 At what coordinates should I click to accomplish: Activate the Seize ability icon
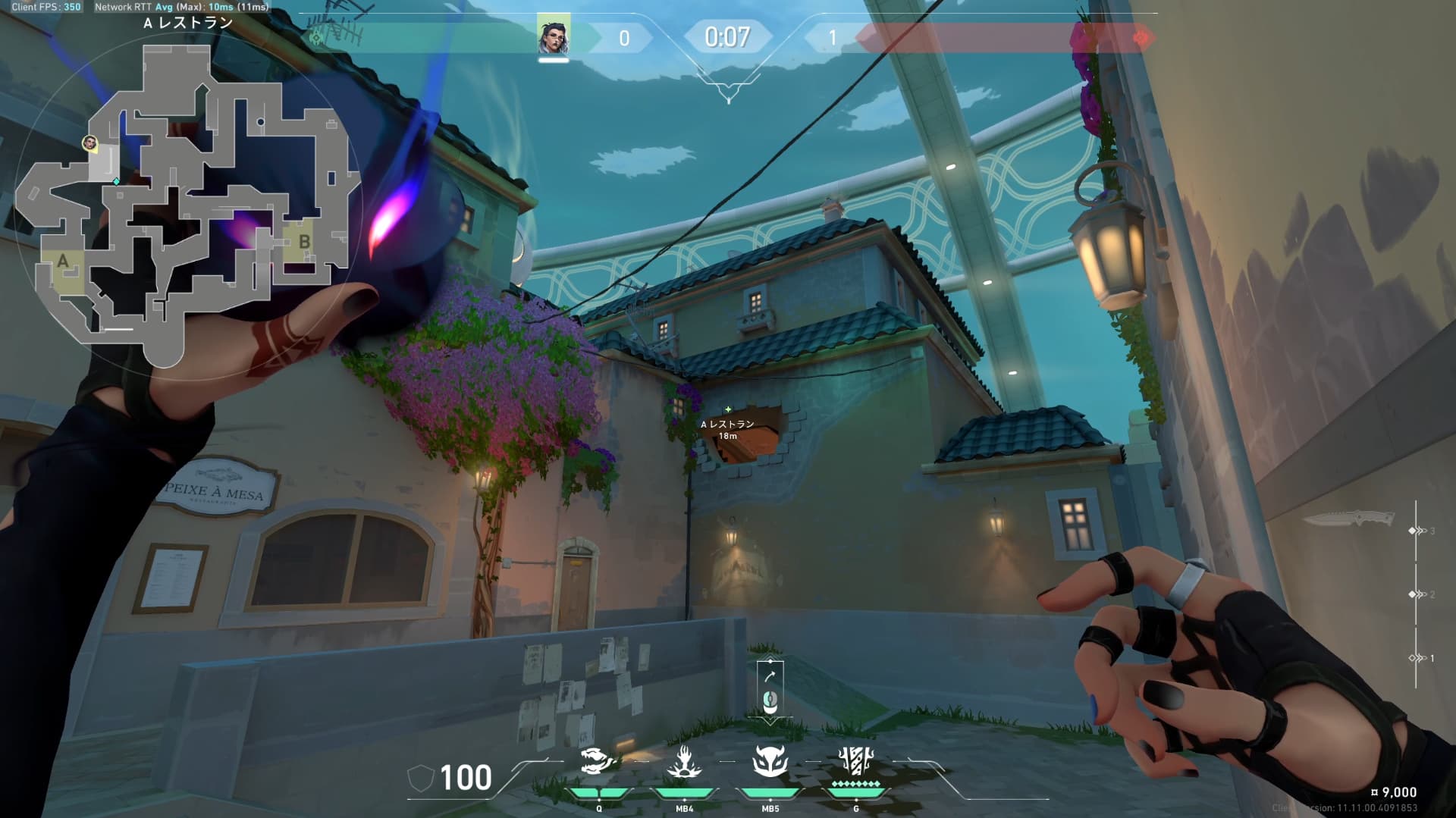(684, 761)
